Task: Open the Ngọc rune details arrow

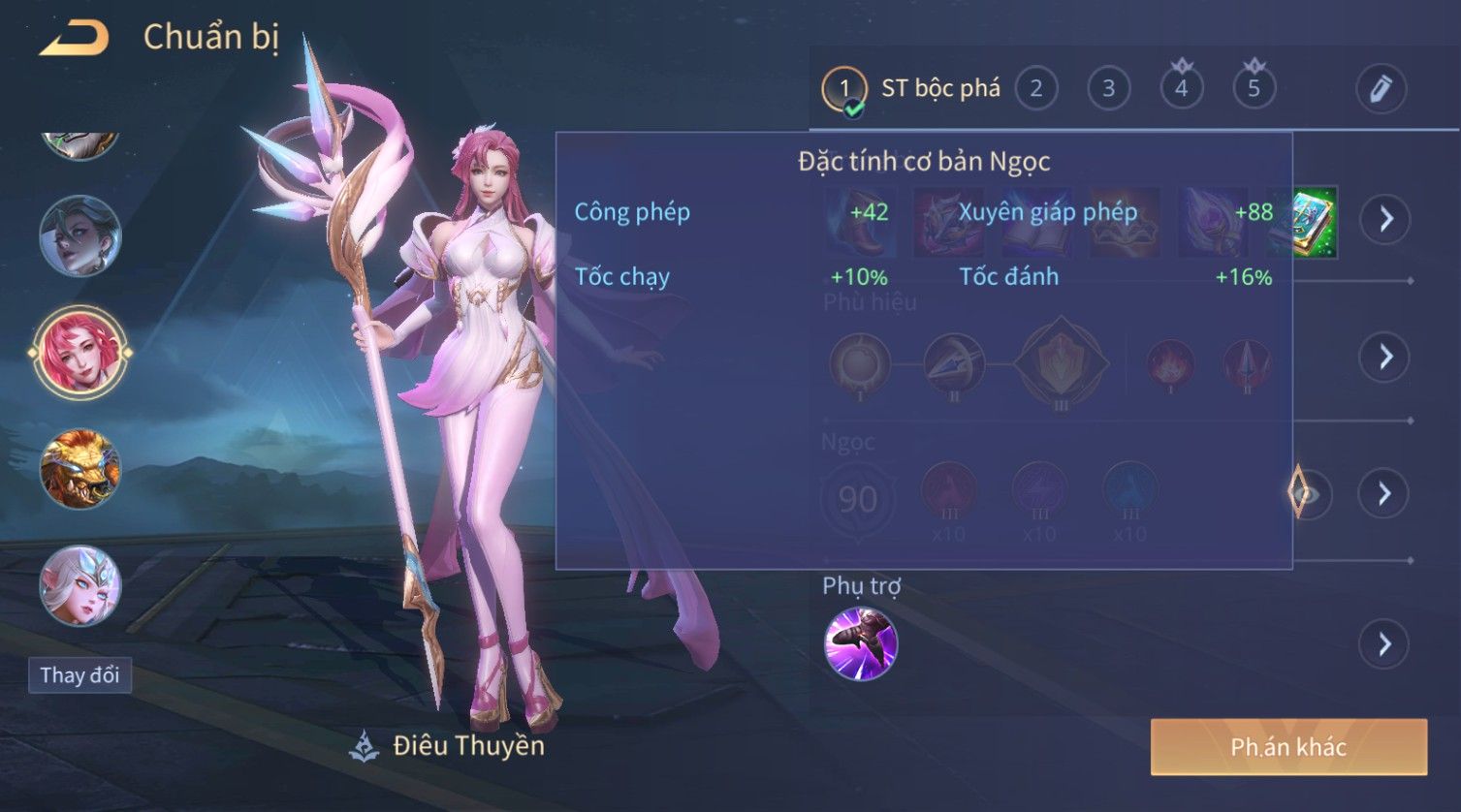Action: click(x=1384, y=494)
